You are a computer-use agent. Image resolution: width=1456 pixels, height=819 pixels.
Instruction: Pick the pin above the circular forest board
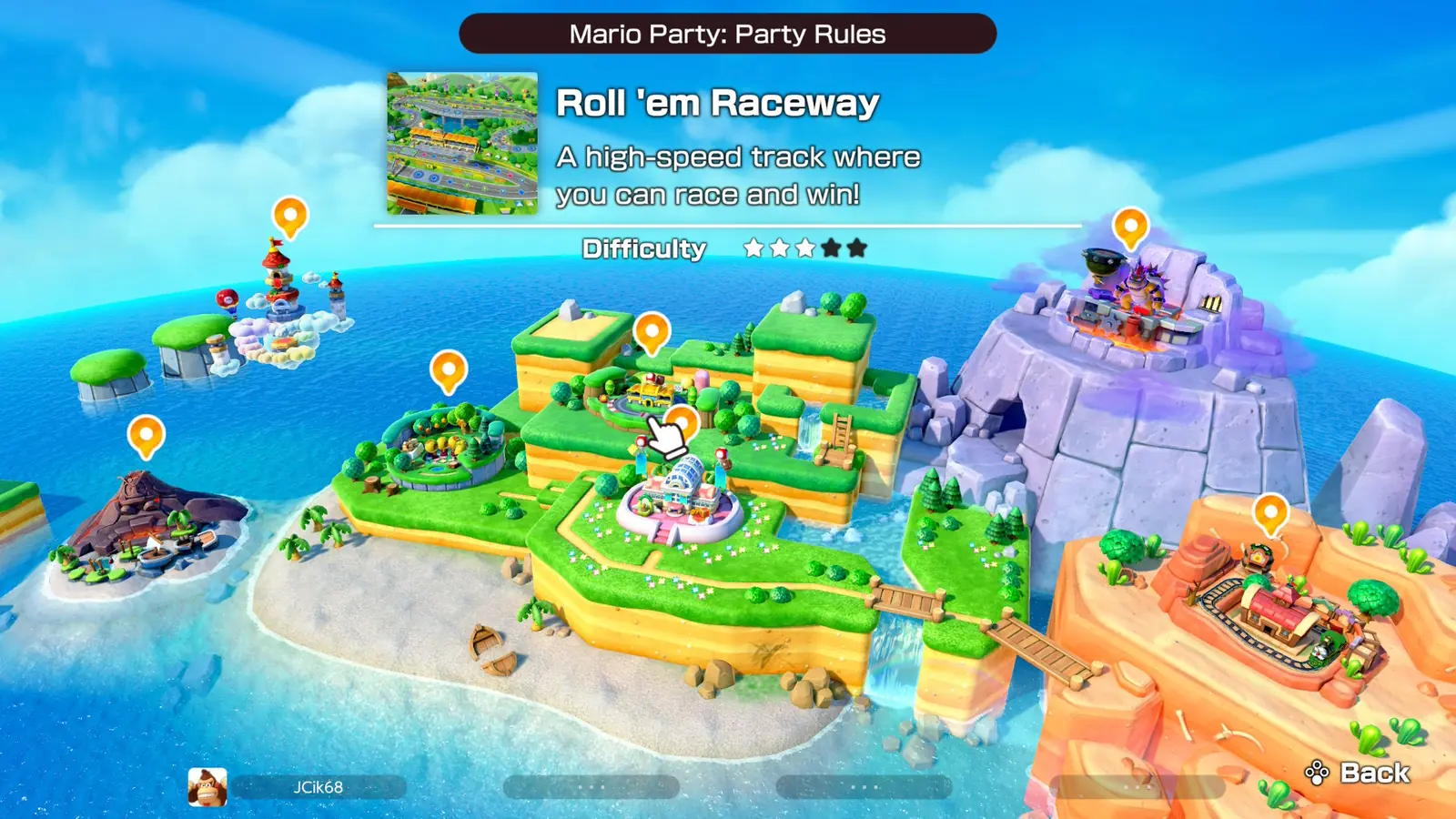click(448, 370)
